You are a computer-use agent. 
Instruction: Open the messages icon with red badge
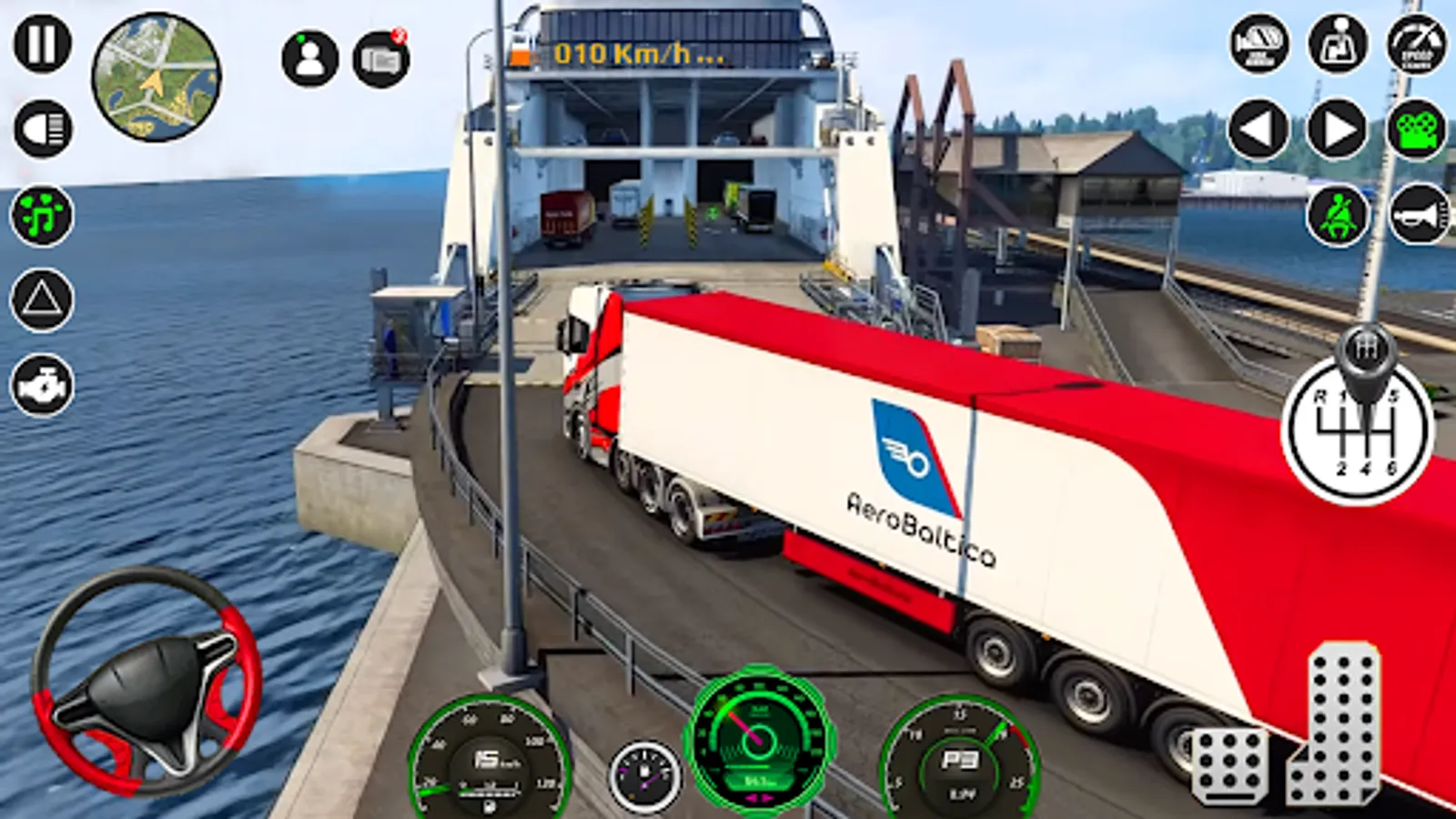380,59
